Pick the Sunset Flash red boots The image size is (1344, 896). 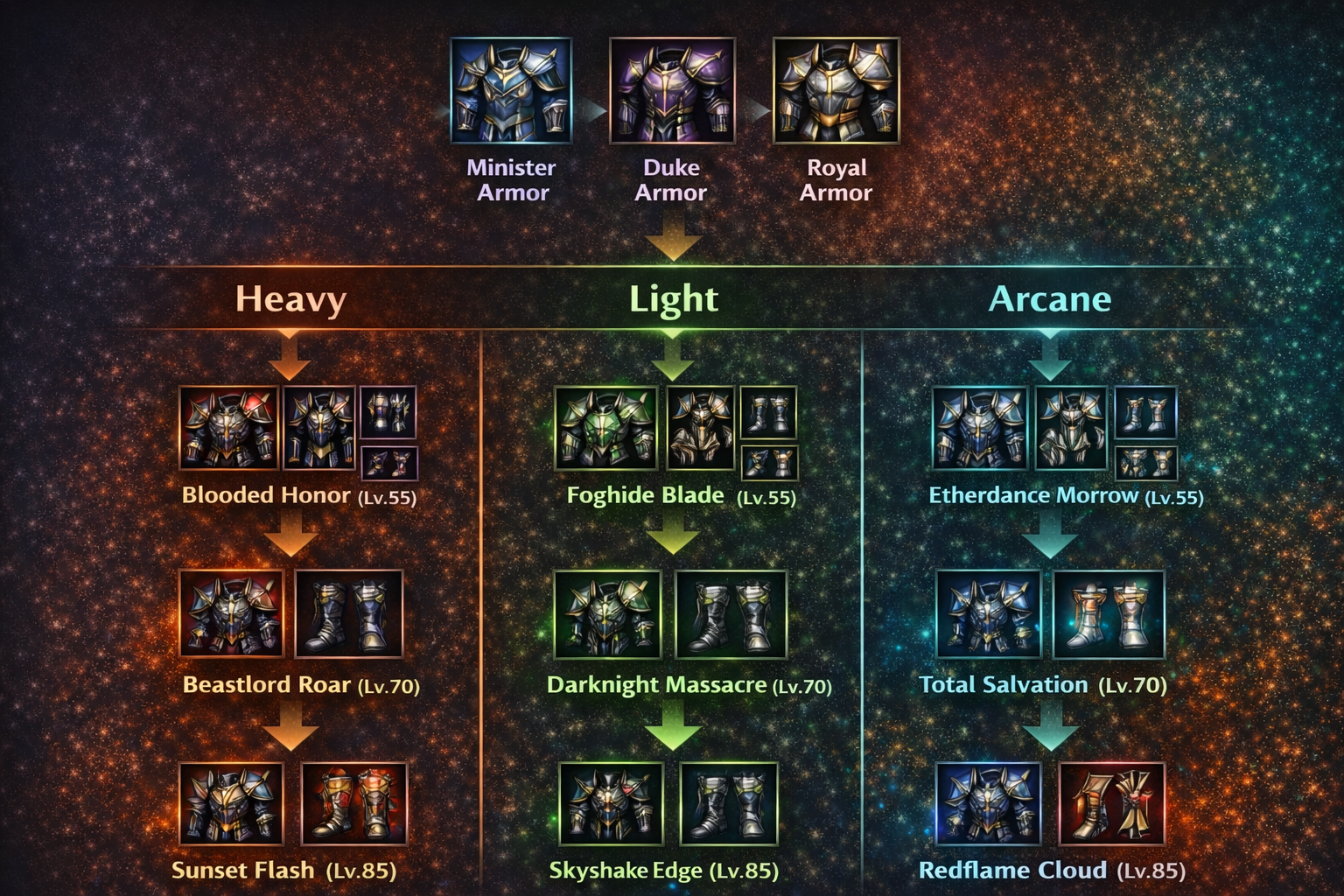[x=353, y=803]
